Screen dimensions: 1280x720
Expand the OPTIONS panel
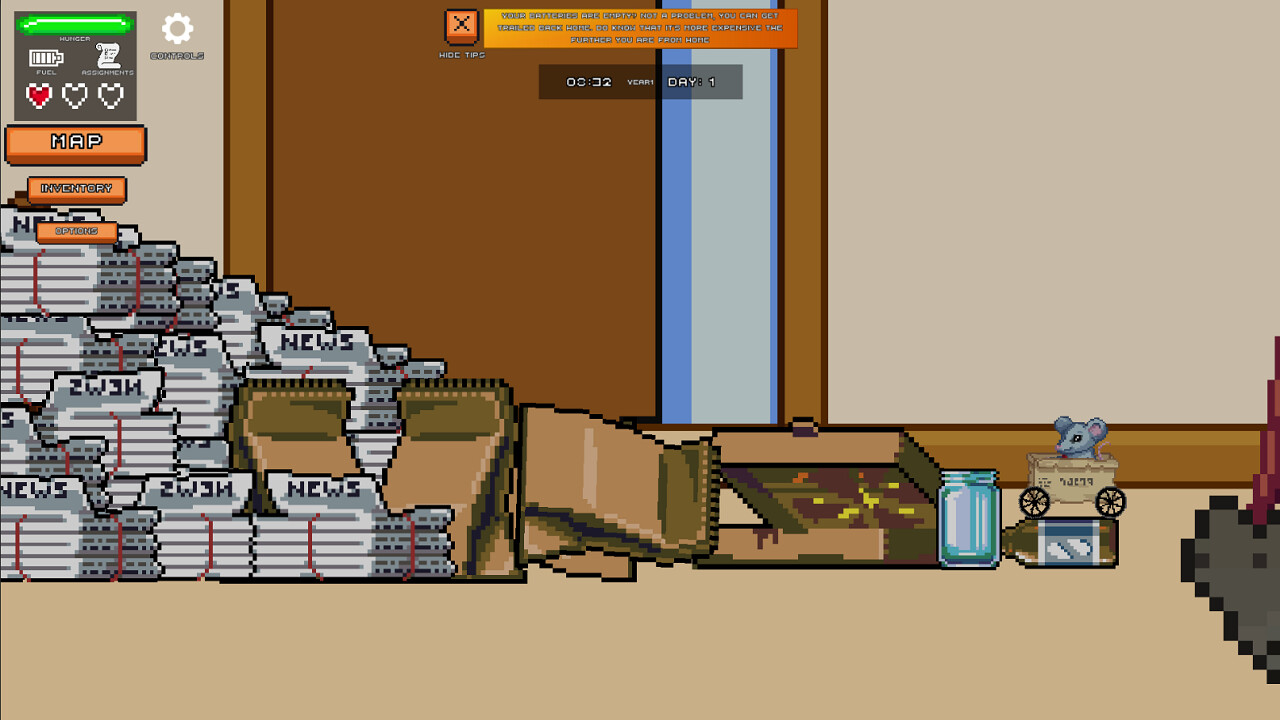point(79,231)
